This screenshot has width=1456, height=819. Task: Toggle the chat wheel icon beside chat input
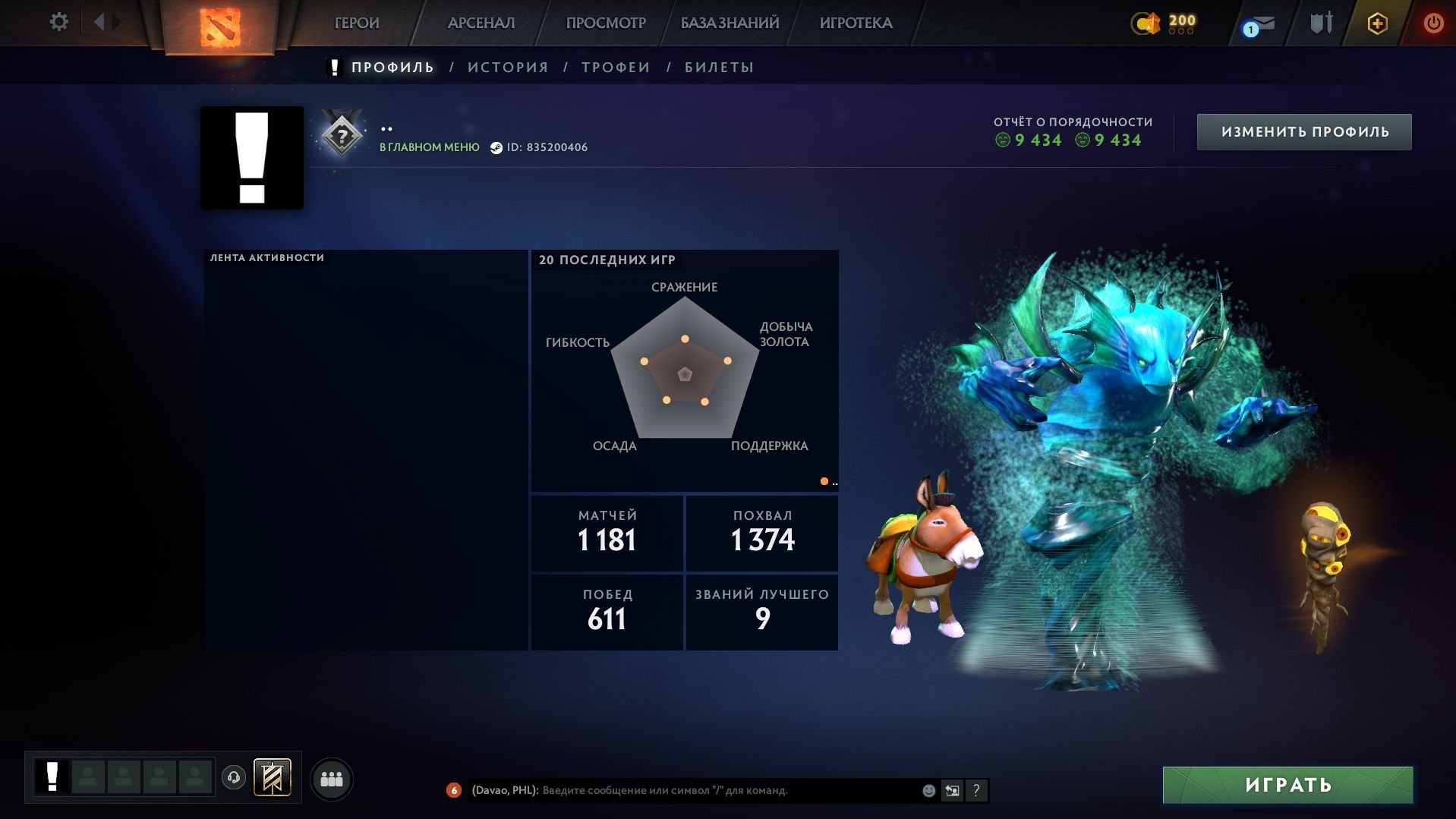(x=951, y=789)
